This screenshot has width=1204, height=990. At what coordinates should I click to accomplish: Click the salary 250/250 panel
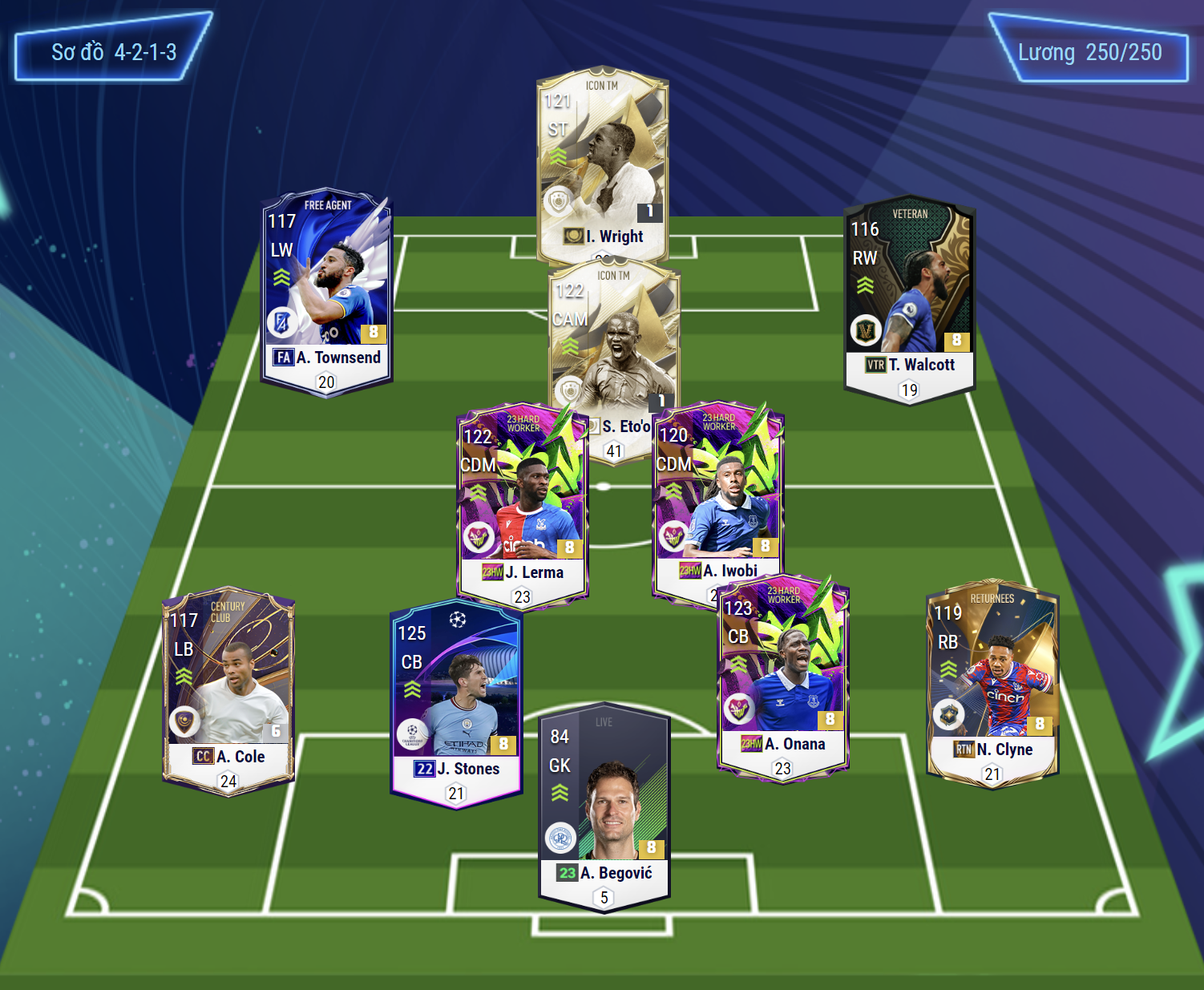[x=1089, y=52]
